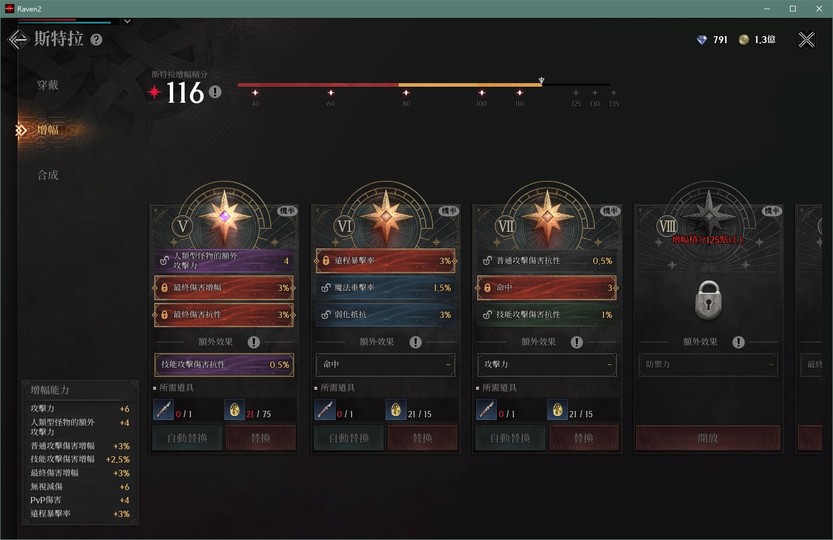
Task: Close the 斯特拉 screen with the X
Action: [806, 40]
